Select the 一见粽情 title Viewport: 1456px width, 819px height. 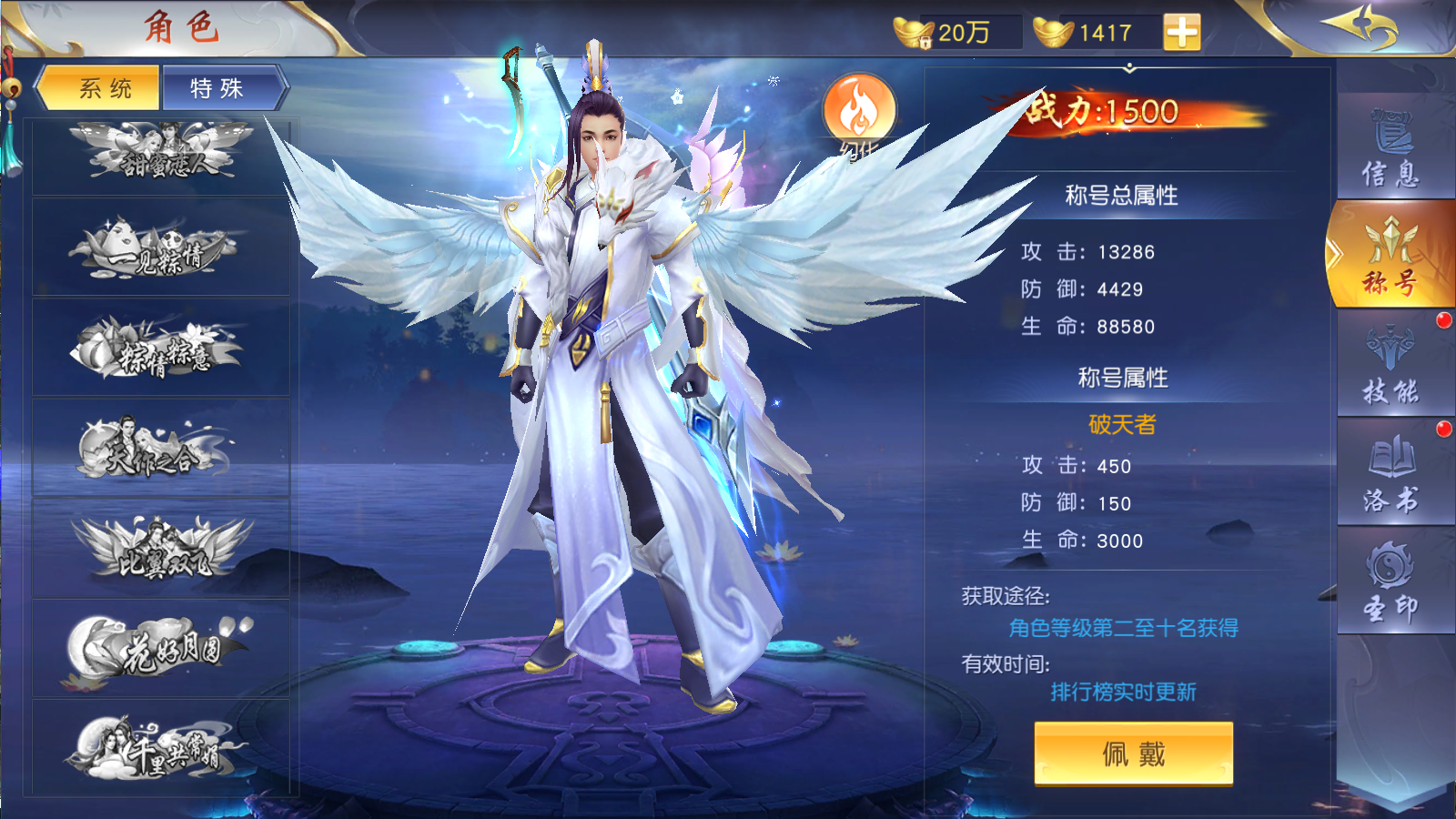click(161, 248)
